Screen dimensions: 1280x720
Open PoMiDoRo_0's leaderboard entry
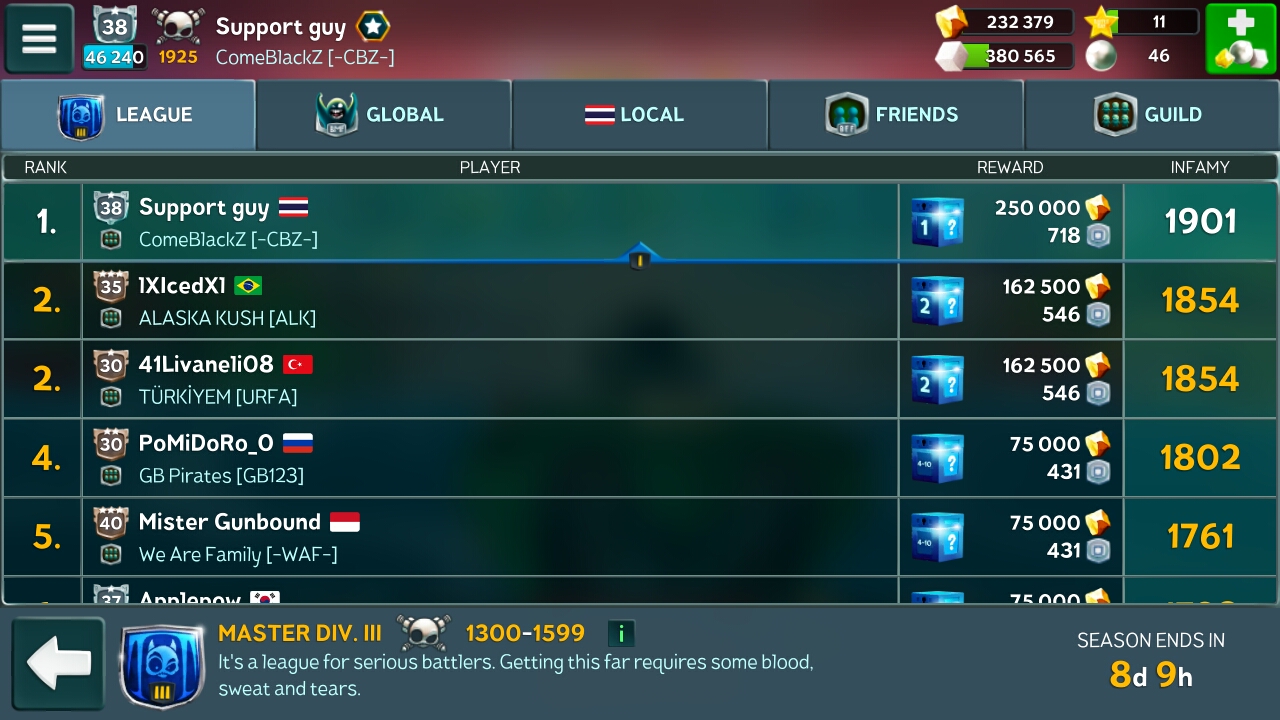[490, 458]
